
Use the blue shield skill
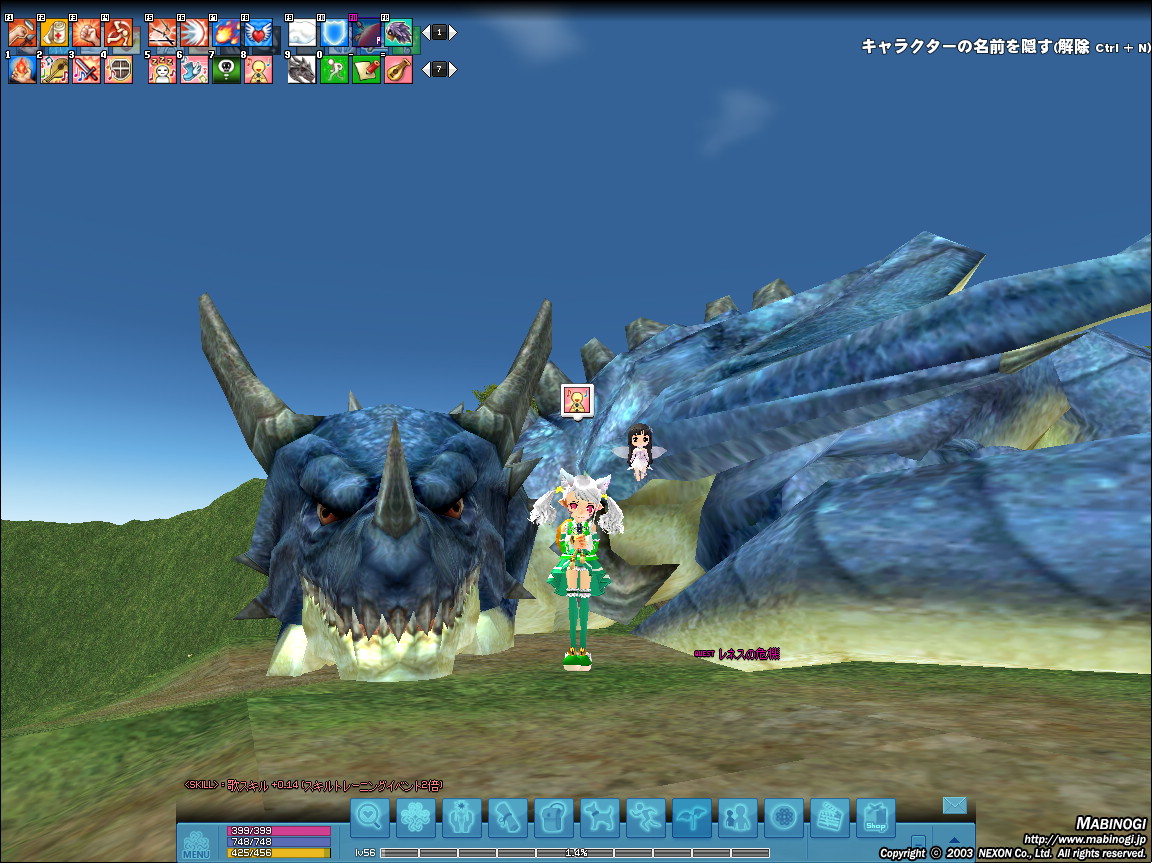click(x=334, y=33)
